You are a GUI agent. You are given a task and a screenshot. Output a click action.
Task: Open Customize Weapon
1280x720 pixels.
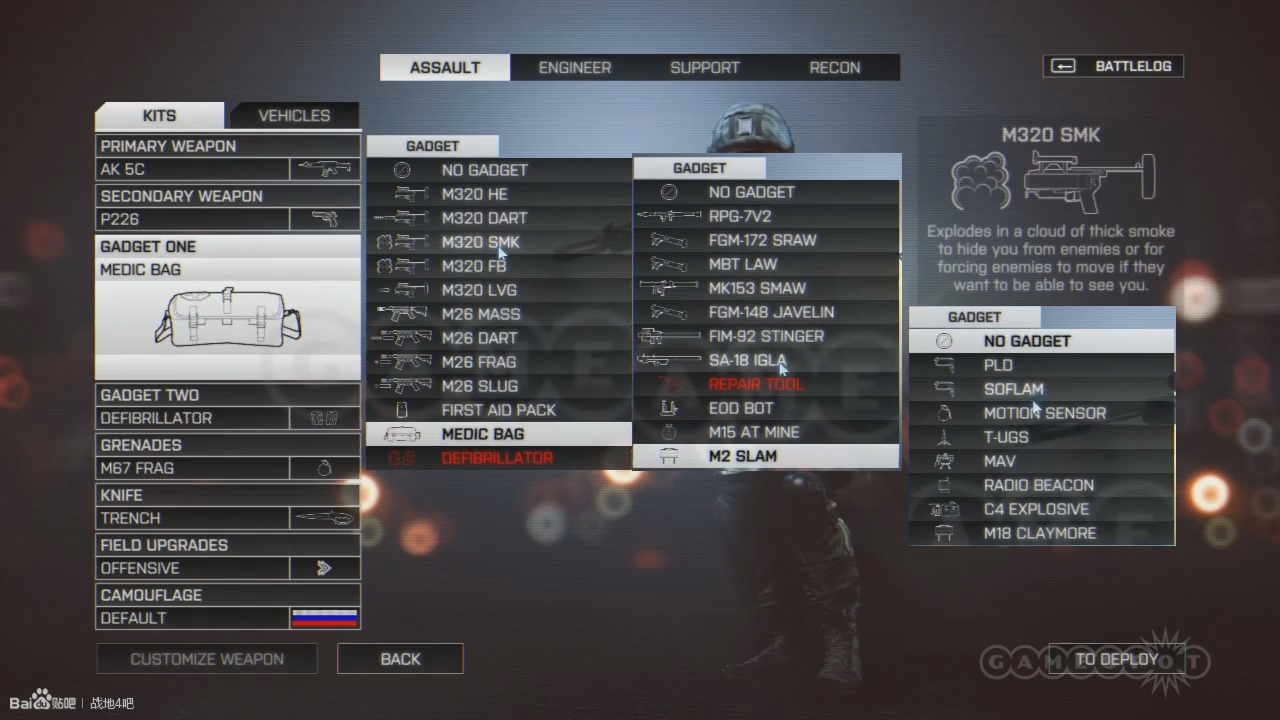207,659
